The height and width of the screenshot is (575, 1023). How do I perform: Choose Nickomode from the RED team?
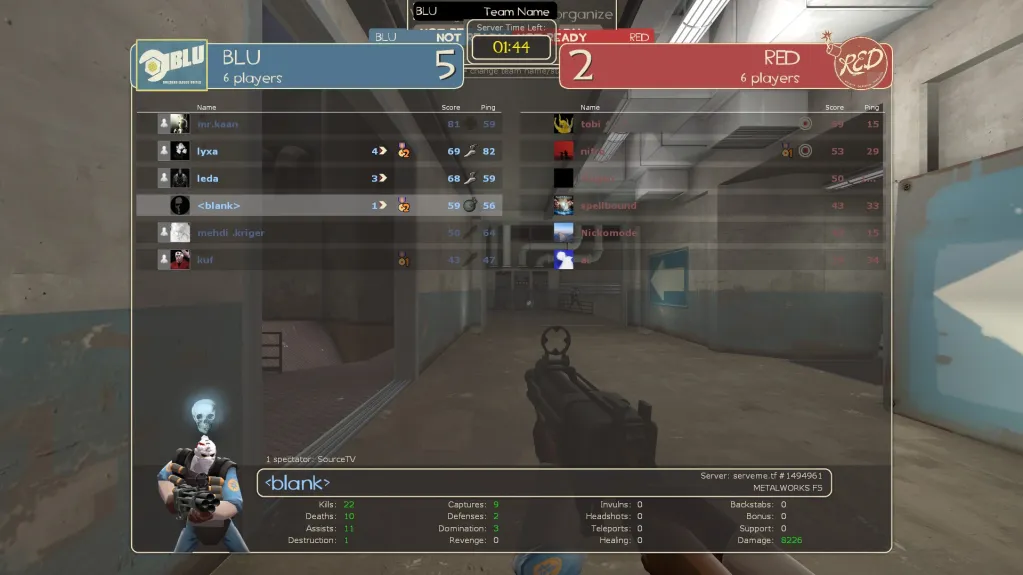pos(700,232)
